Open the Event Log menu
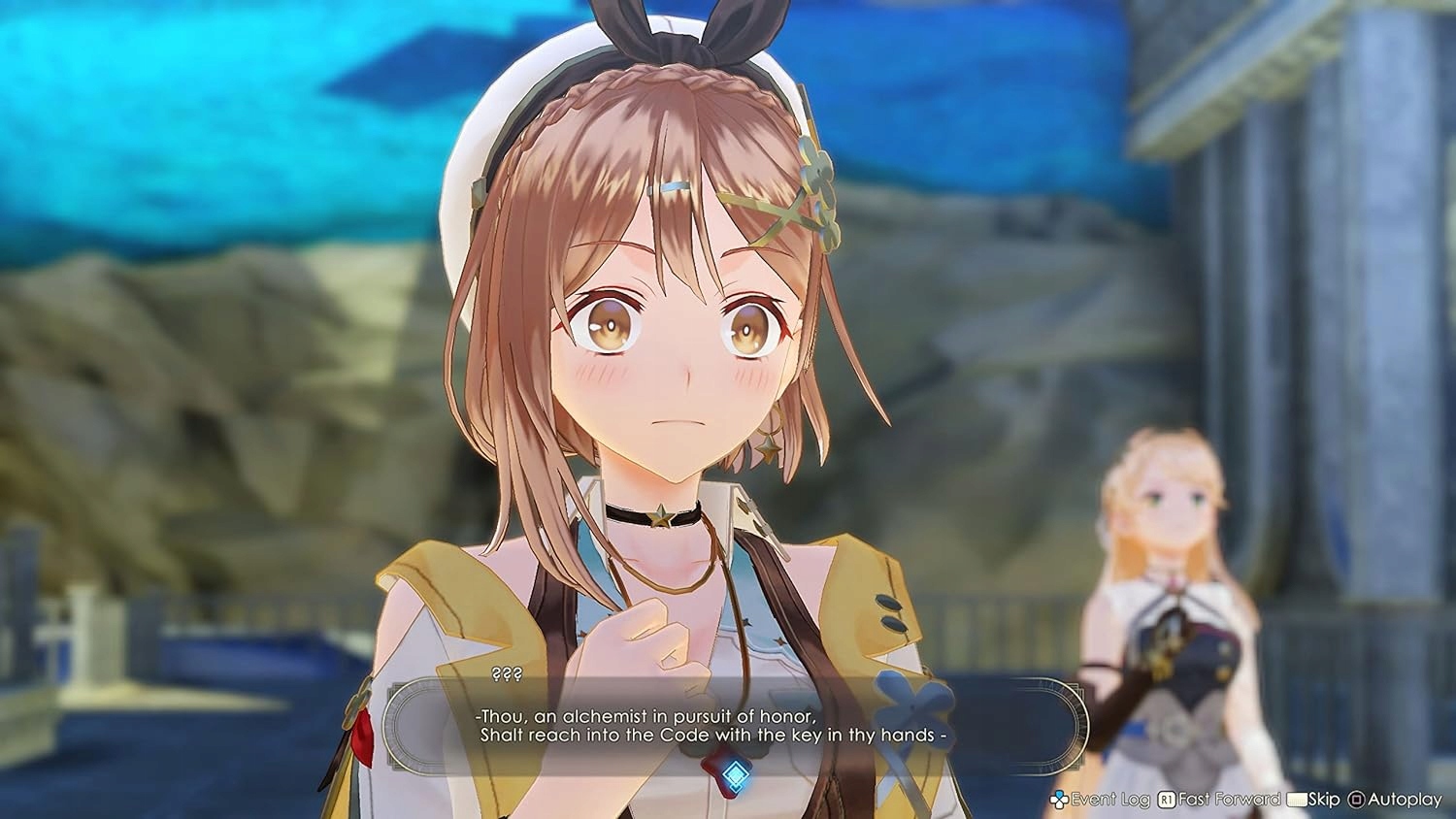Image resolution: width=1456 pixels, height=819 pixels. (1109, 800)
